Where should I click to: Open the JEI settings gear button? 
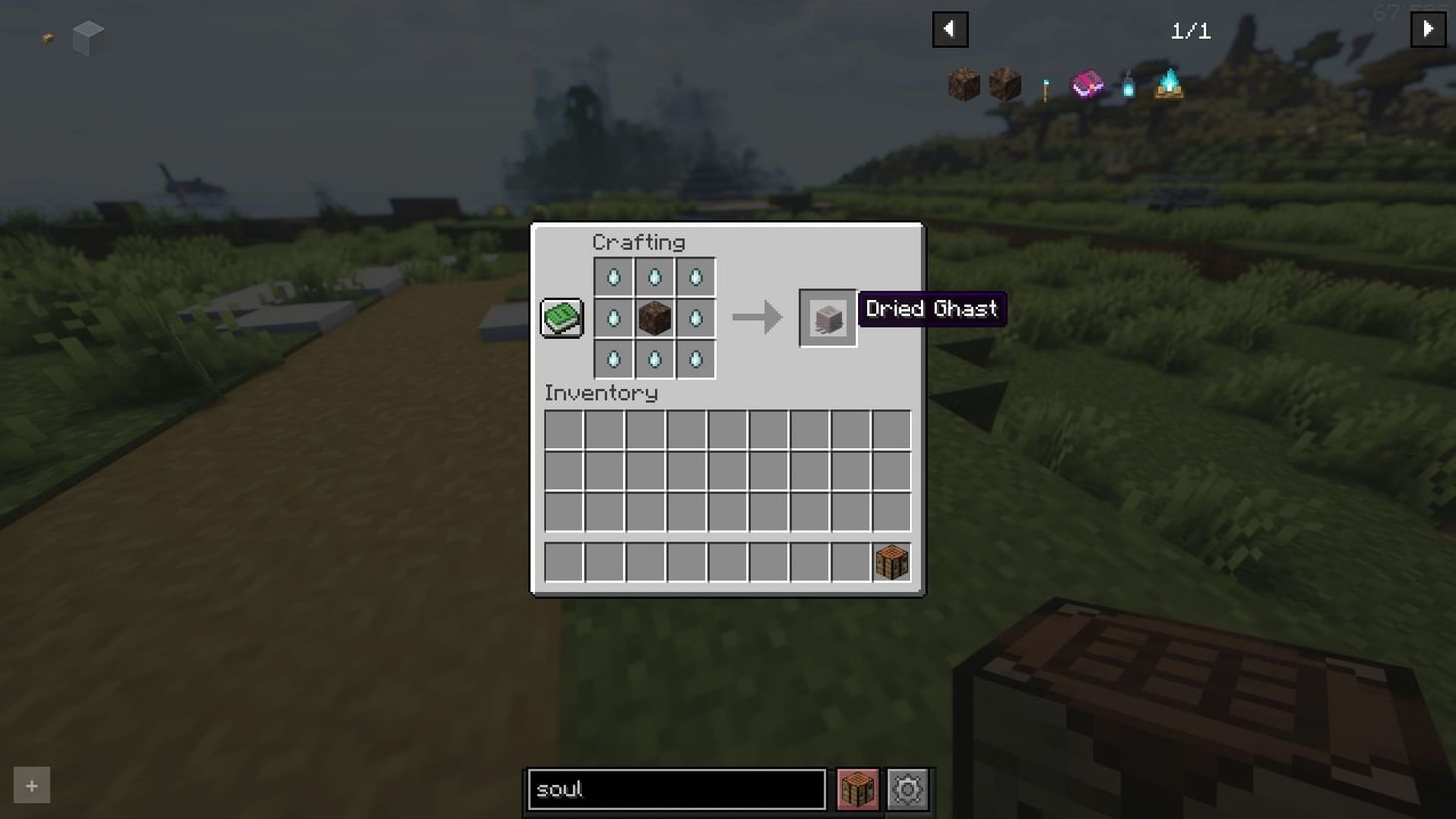(x=907, y=788)
